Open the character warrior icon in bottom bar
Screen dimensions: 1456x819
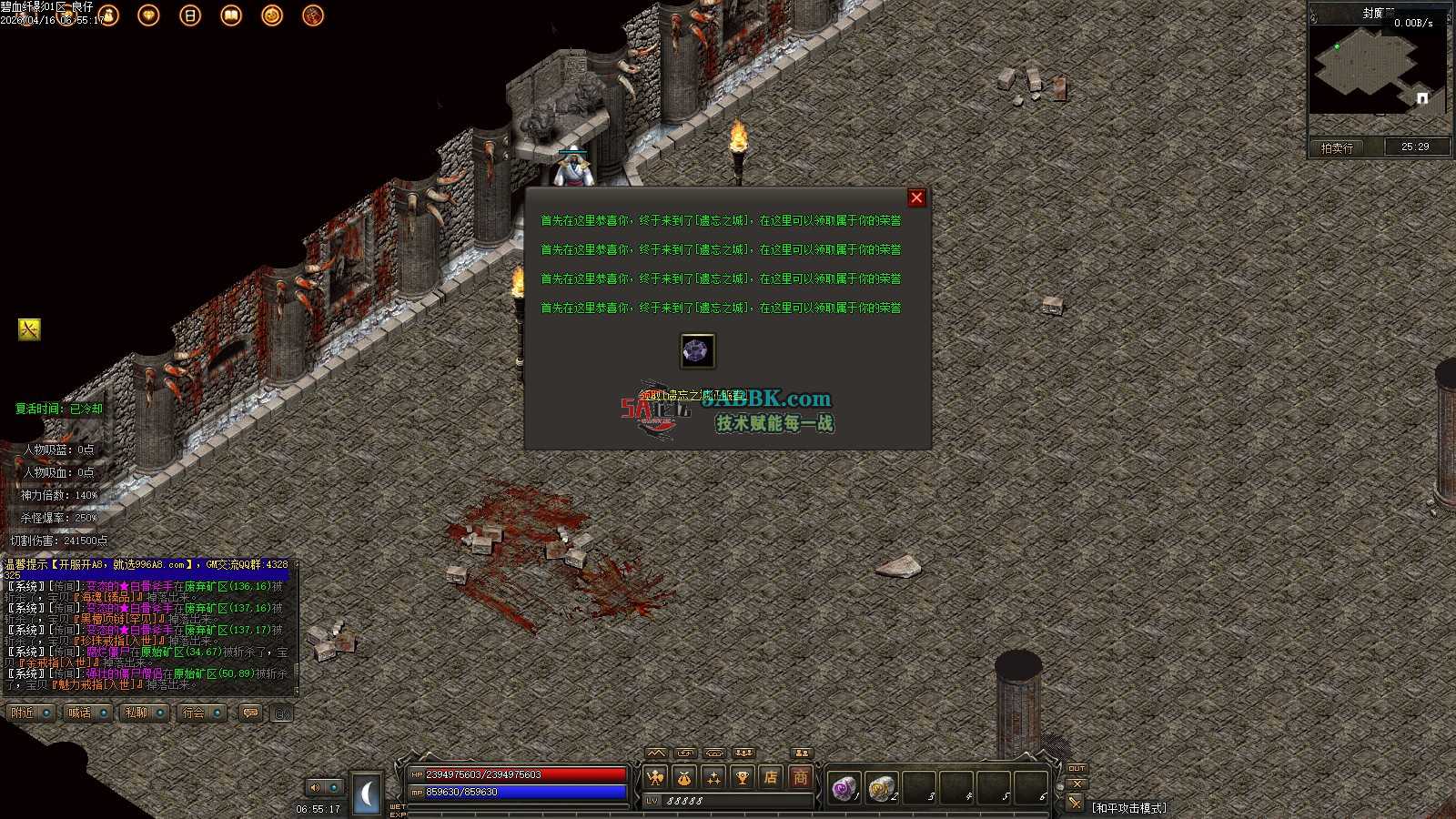[x=655, y=777]
